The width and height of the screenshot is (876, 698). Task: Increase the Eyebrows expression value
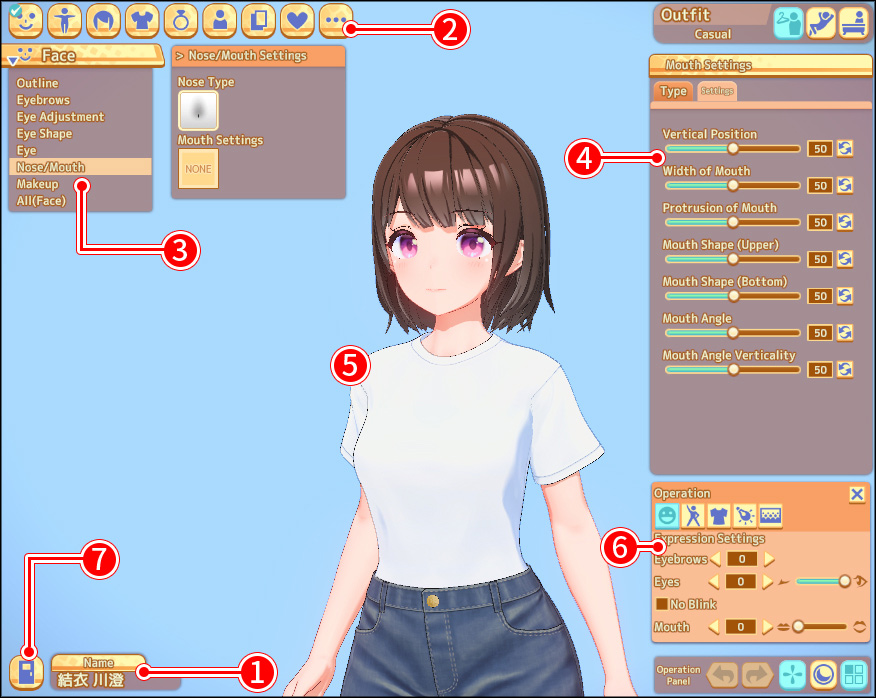click(x=769, y=559)
